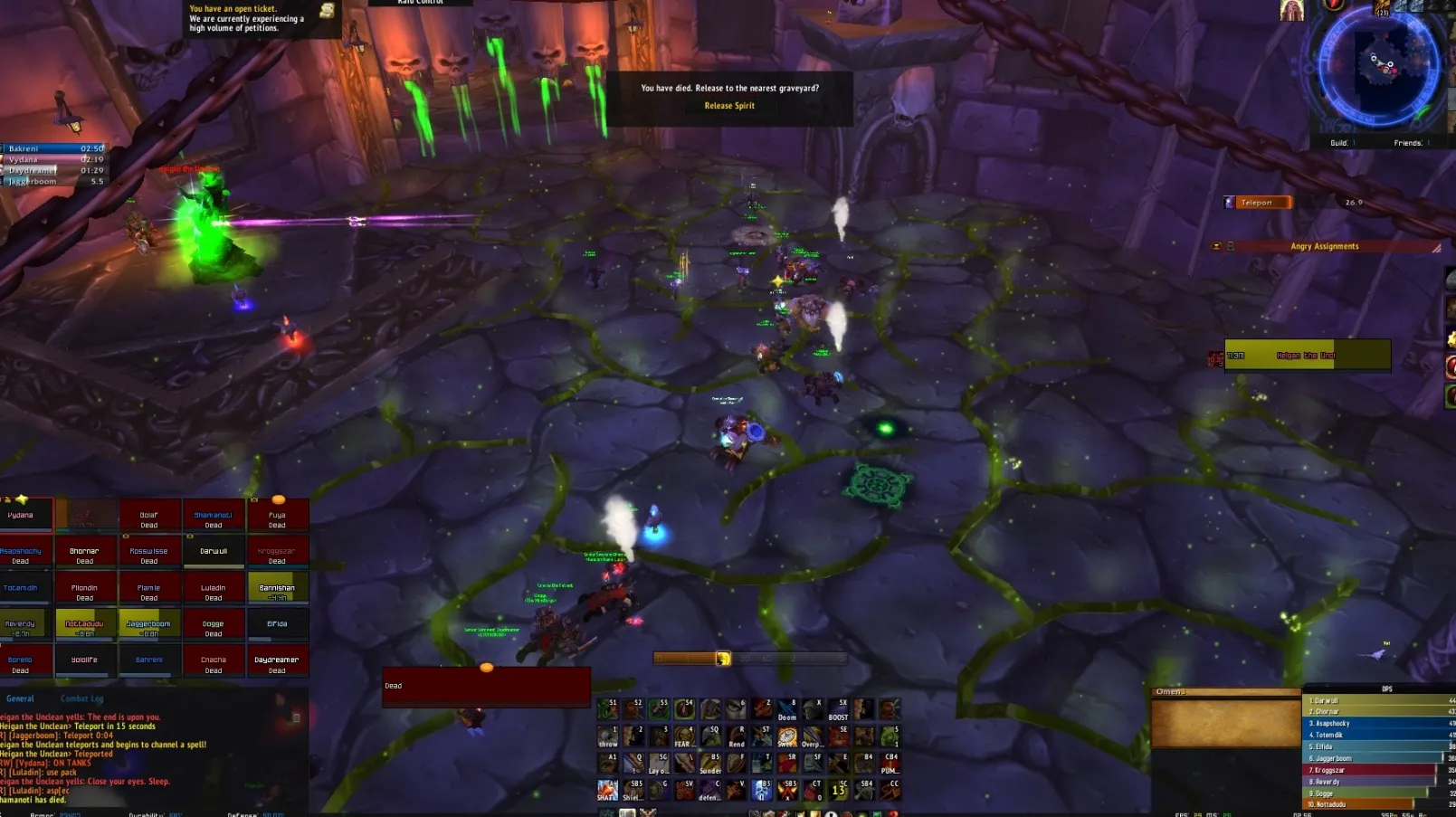This screenshot has width=1456, height=817.
Task: Choose Jaggerboom's raid frame
Action: click(x=149, y=624)
